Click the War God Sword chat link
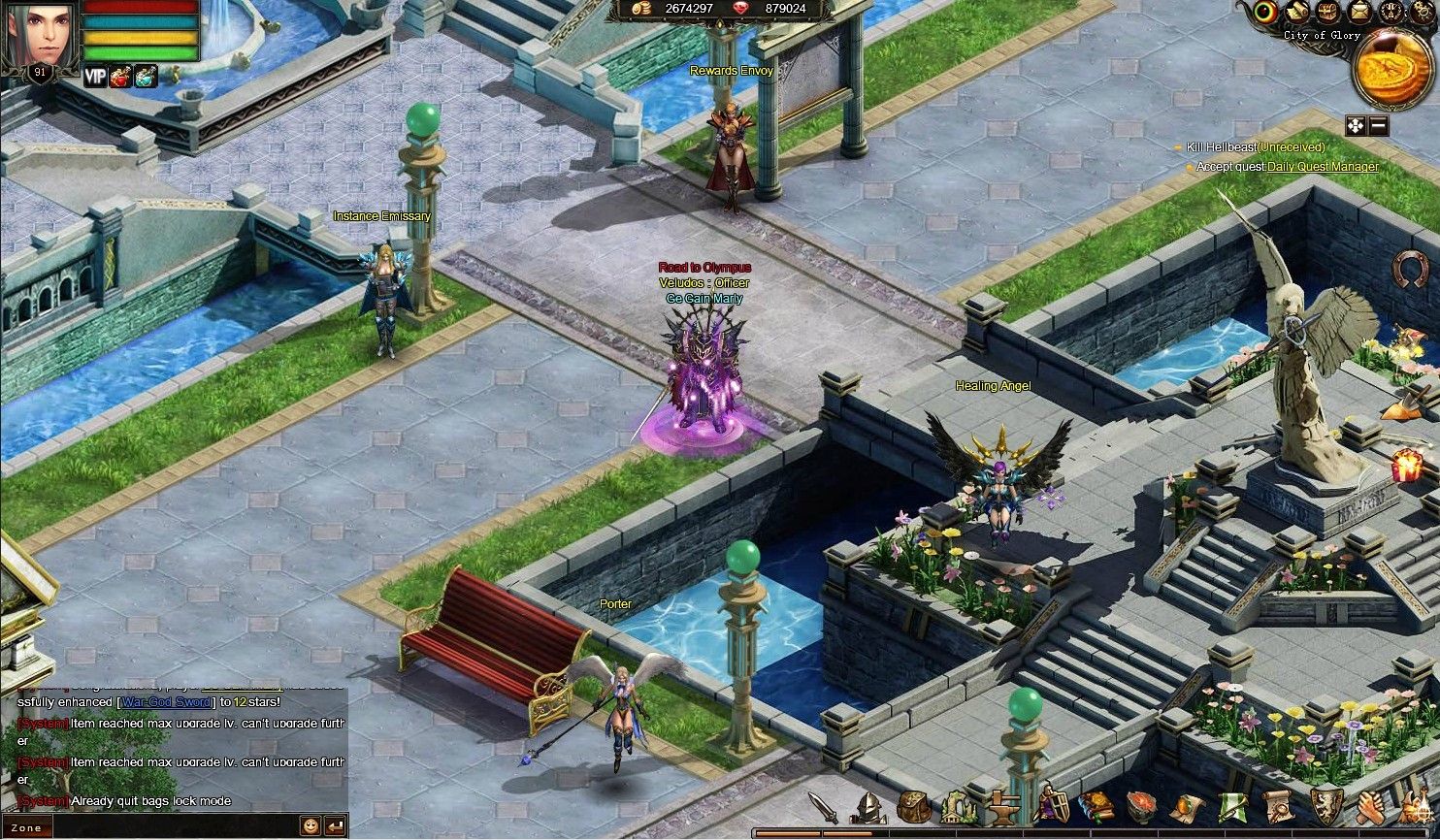 coord(167,702)
